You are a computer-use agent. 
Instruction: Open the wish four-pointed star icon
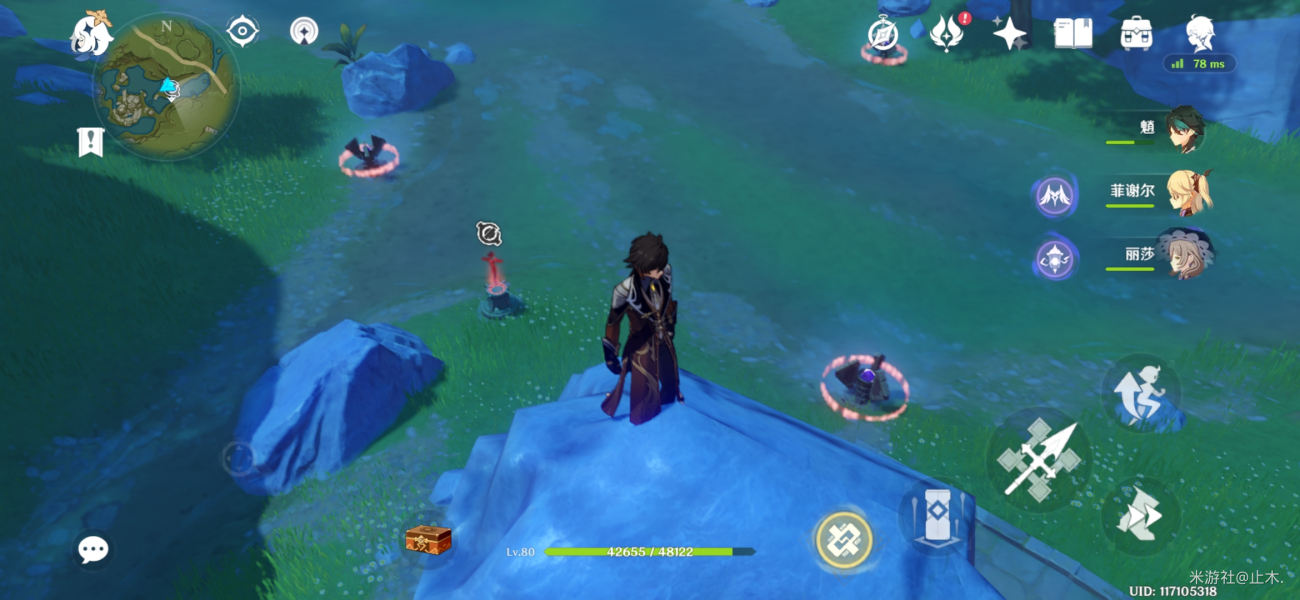(1009, 34)
